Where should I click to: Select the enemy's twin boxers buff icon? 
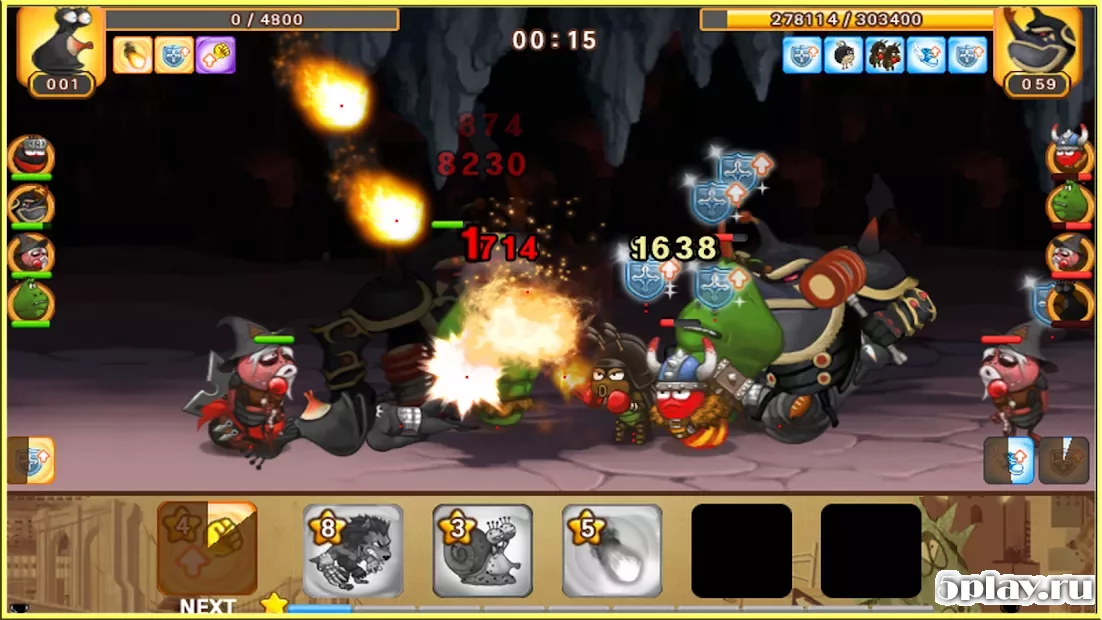pos(885,55)
